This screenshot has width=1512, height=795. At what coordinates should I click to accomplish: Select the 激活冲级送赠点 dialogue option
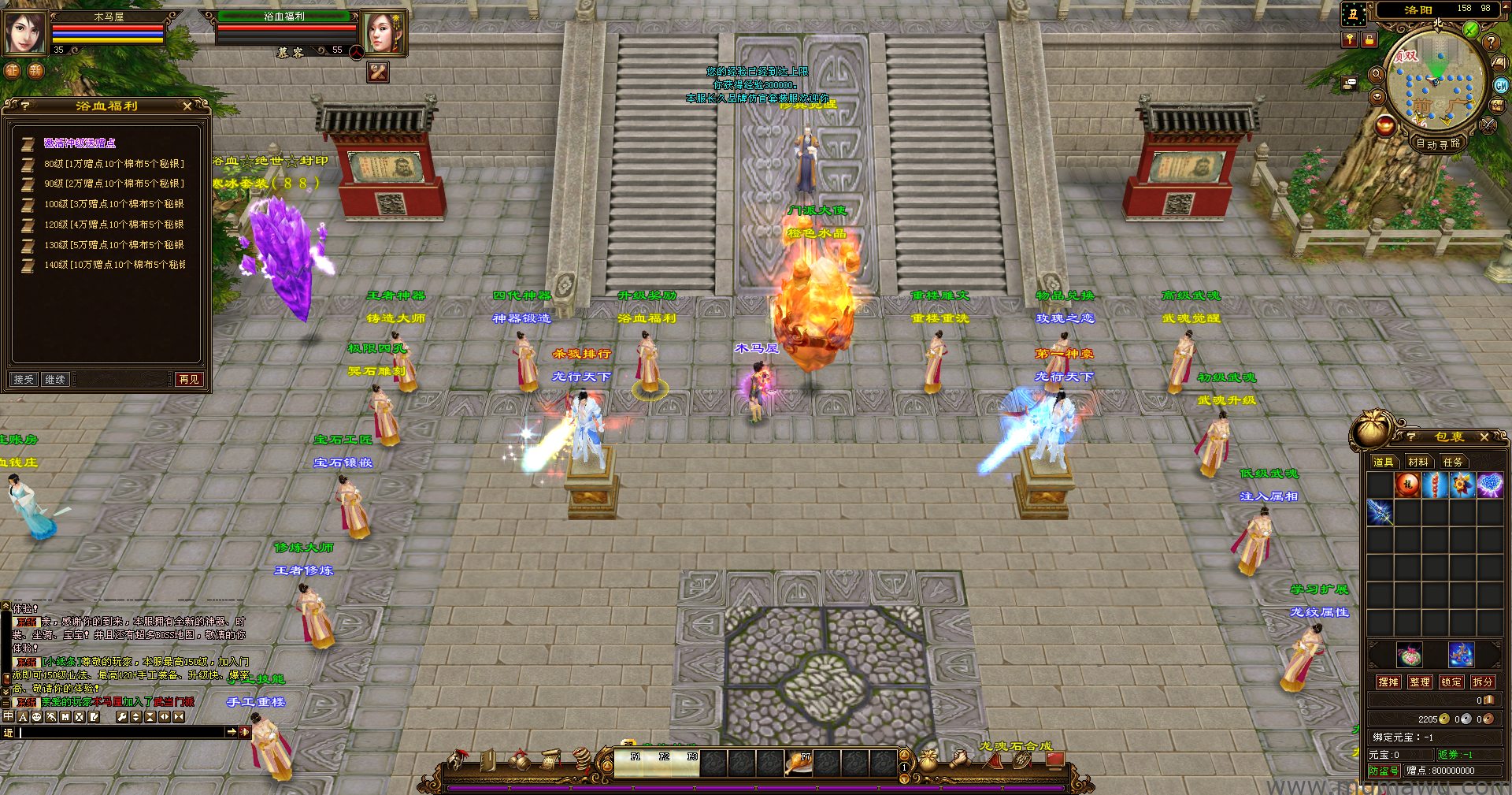tap(80, 143)
